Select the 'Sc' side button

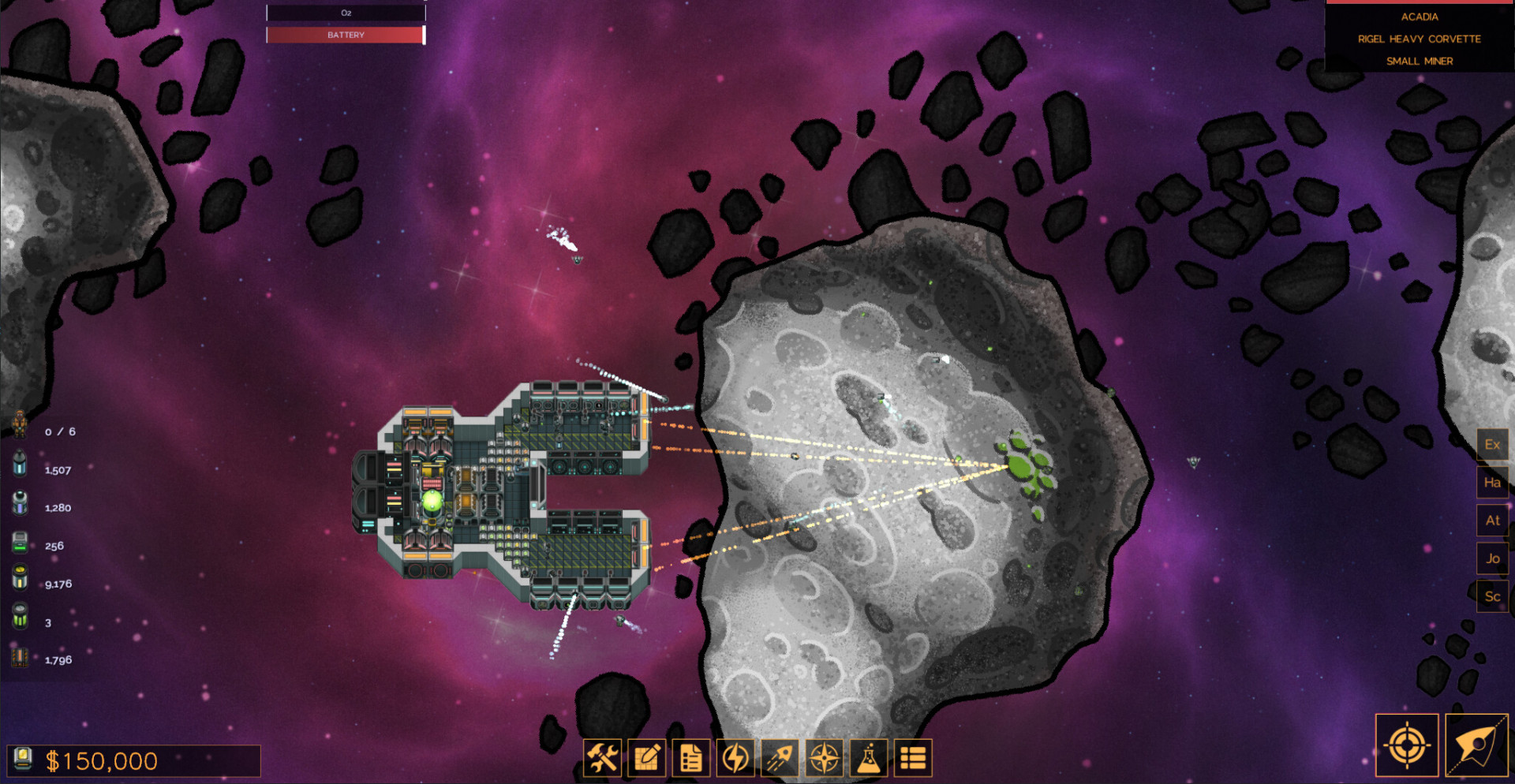pos(1492,596)
